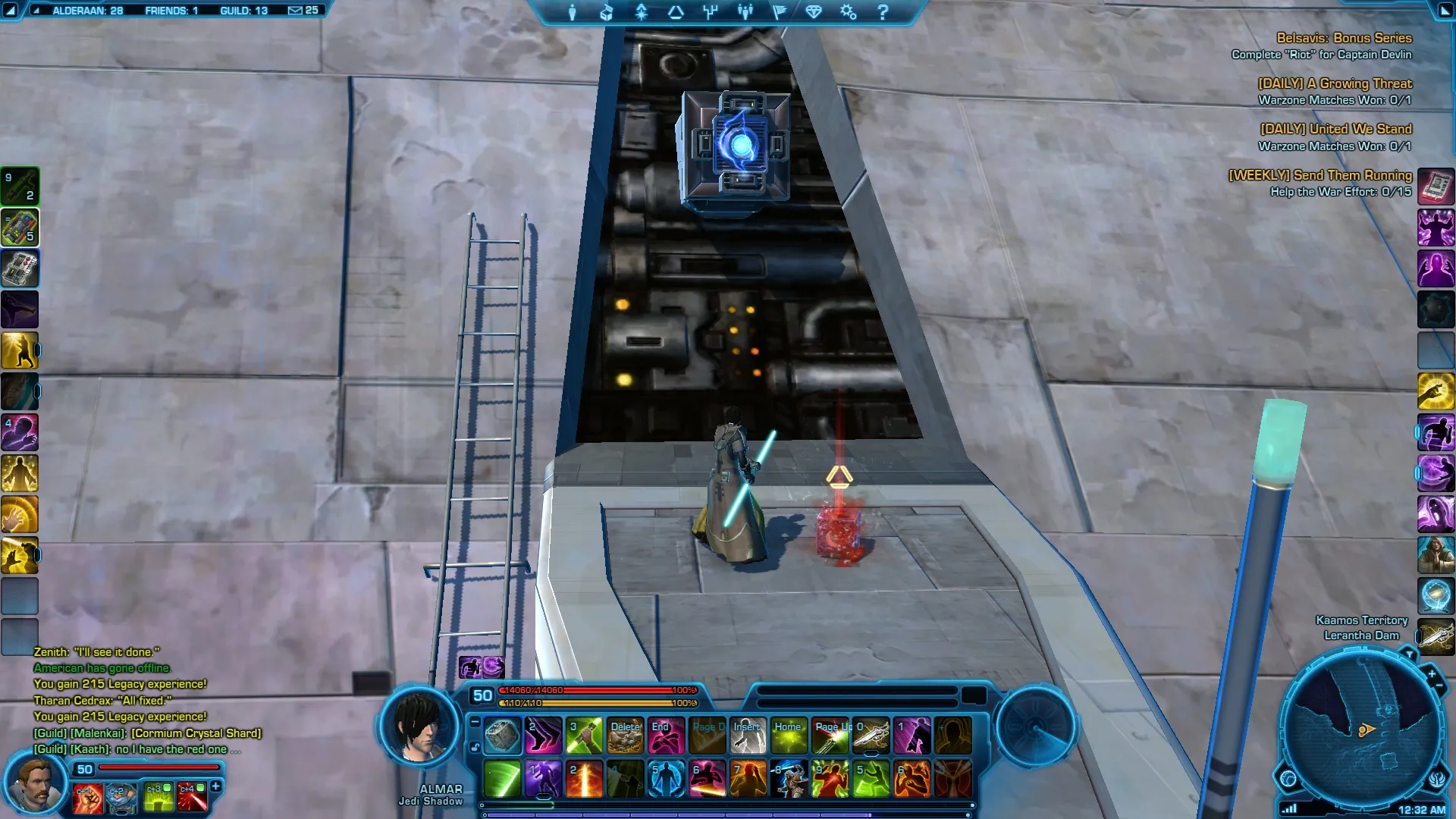Toggle the quickbar lock icon
The width and height of the screenshot is (1456, 819).
tap(475, 747)
